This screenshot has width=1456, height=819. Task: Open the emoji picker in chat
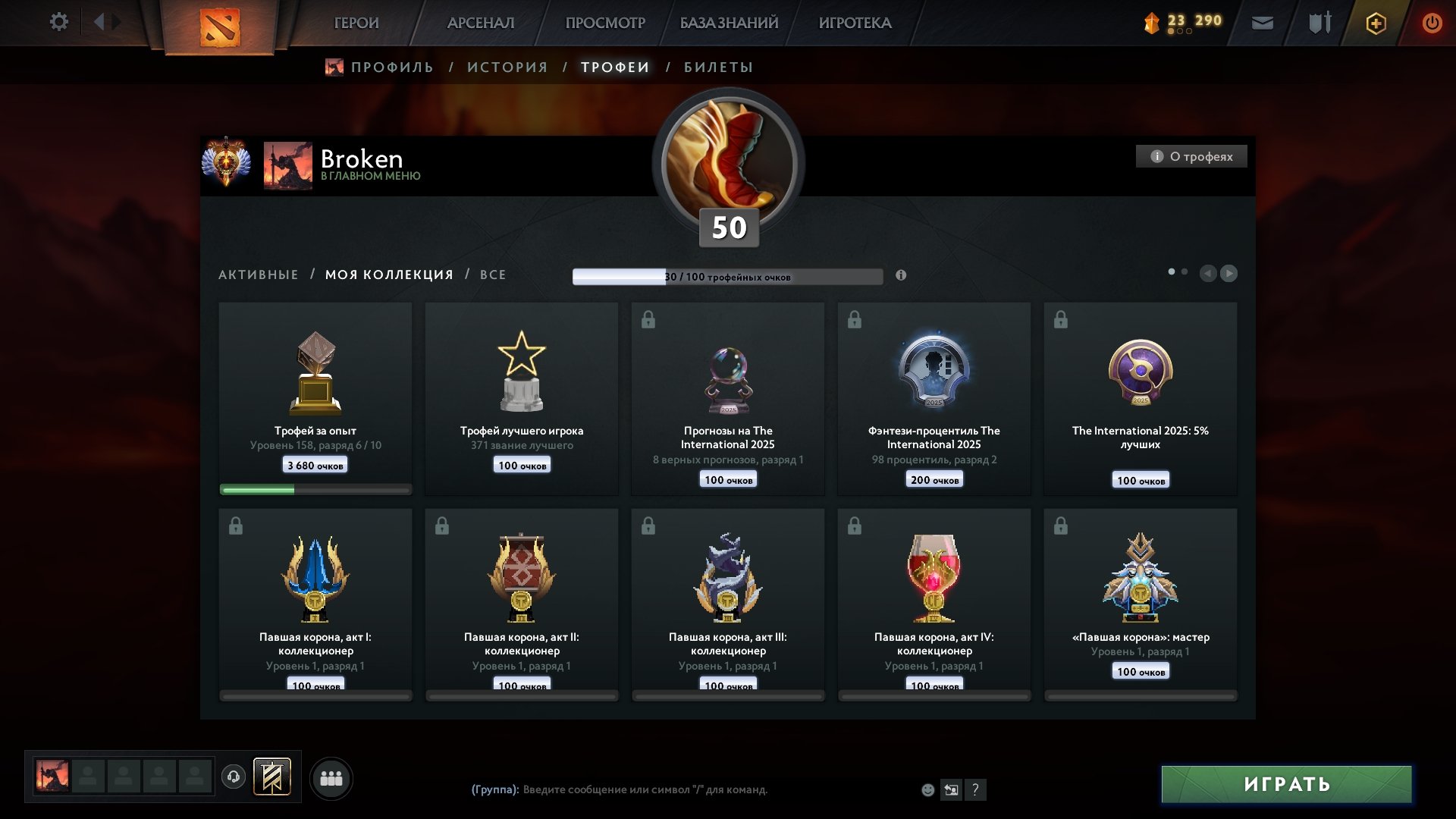pos(927,790)
